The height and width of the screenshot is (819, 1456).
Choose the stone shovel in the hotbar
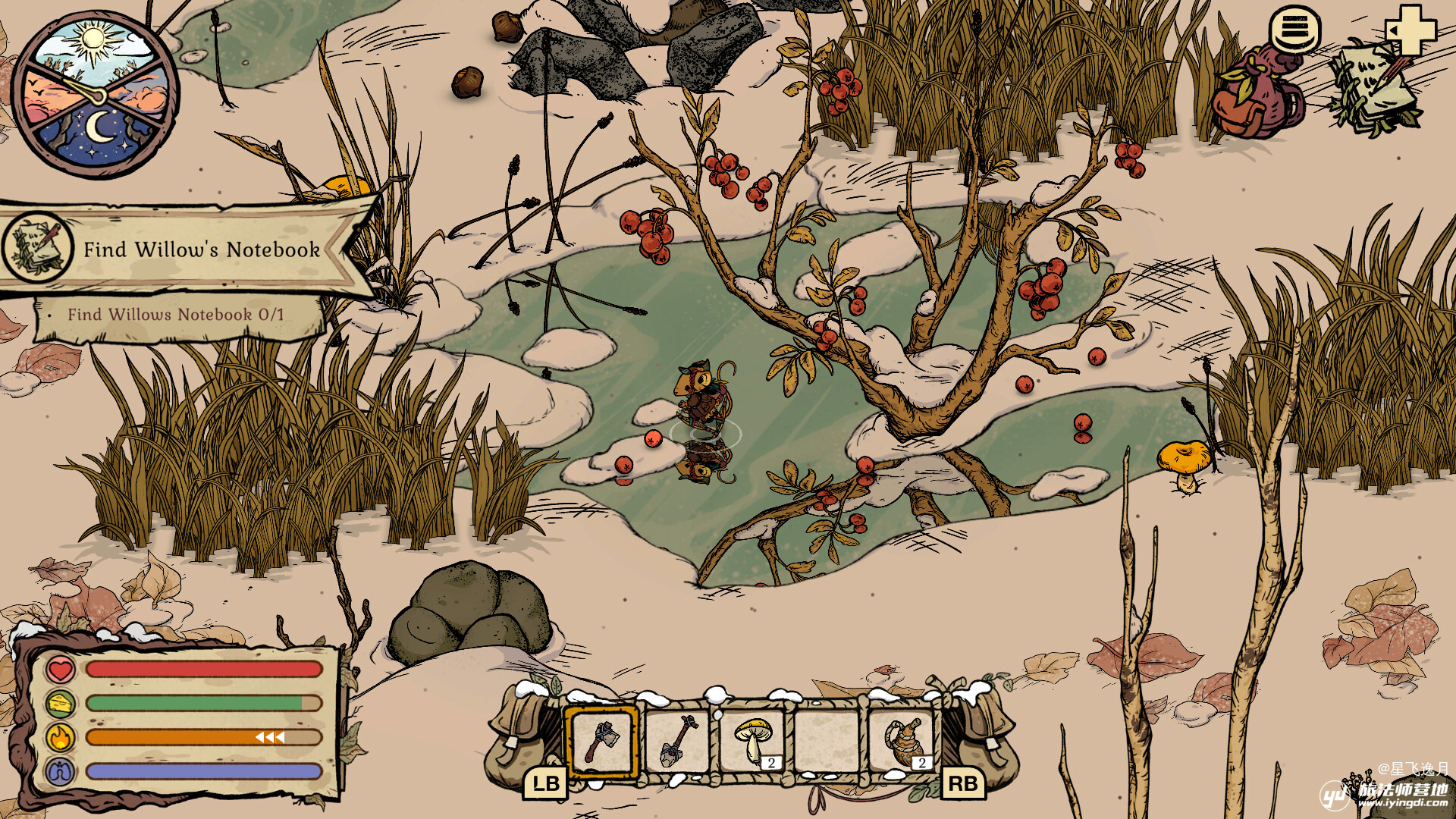tap(677, 741)
